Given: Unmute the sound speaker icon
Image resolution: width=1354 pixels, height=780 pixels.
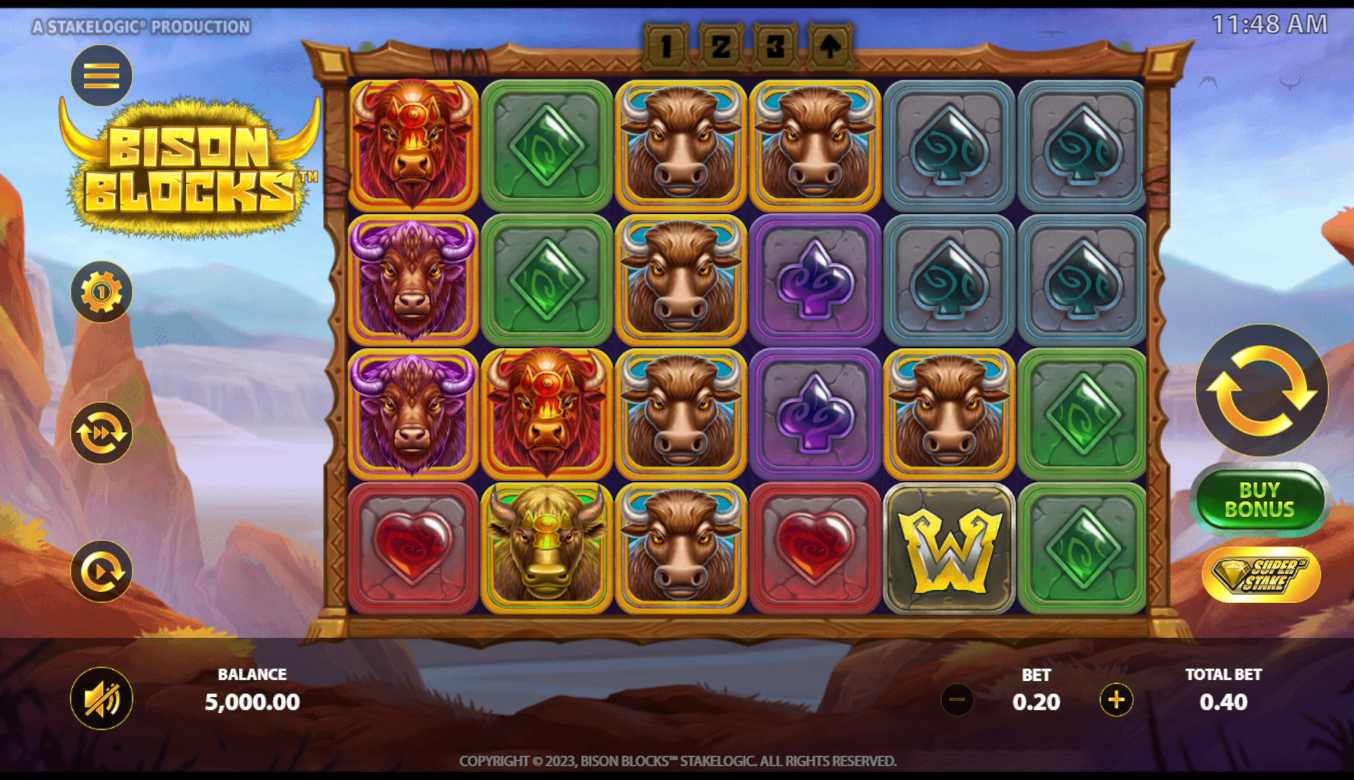Looking at the screenshot, I should coord(101,698).
